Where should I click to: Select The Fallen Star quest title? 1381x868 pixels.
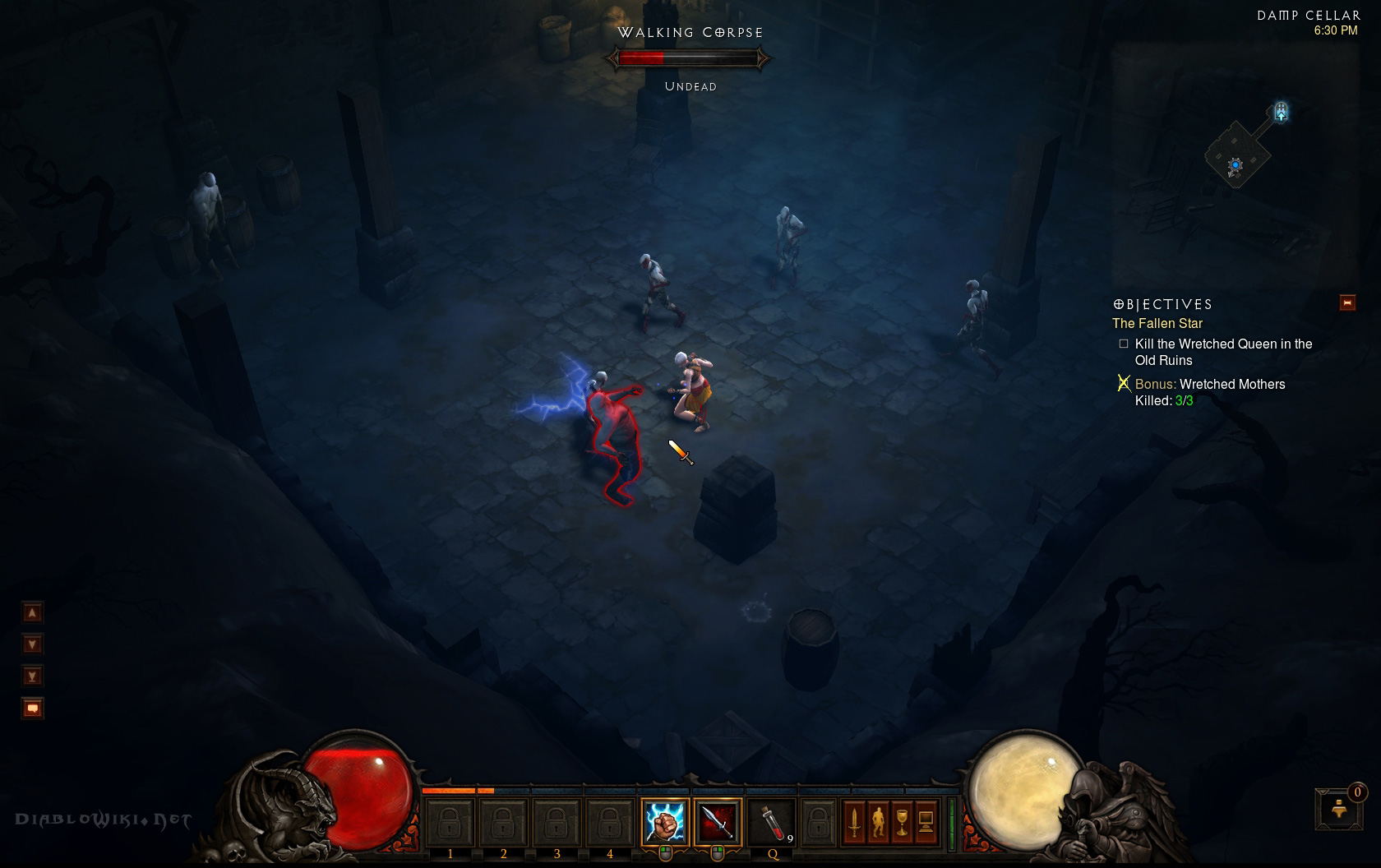coord(1157,323)
